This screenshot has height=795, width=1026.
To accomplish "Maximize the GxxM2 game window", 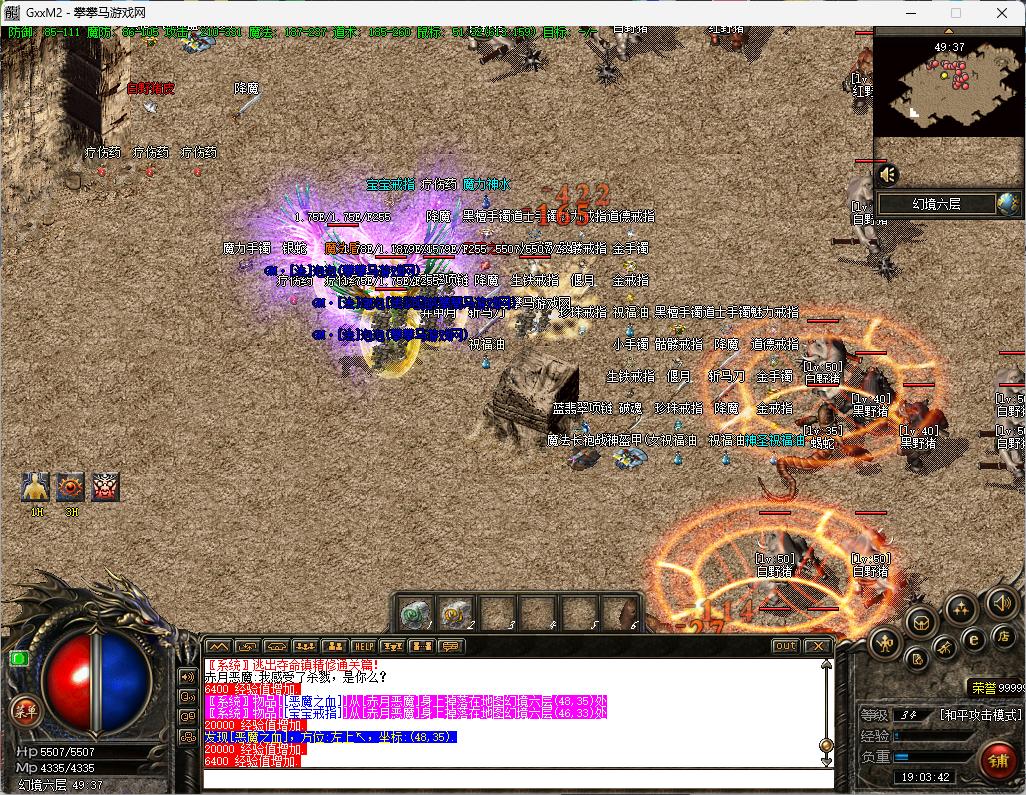I will click(x=955, y=13).
